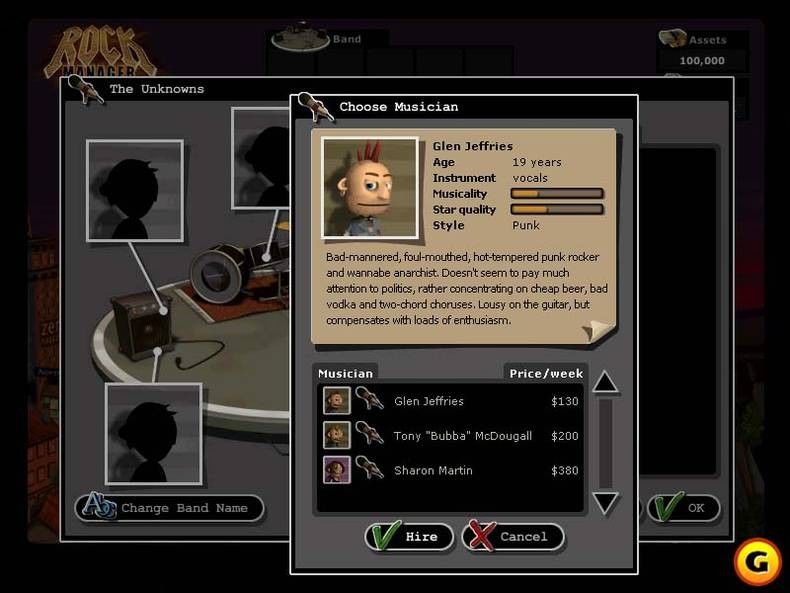Confirm the band with the OK button
The image size is (790, 593).
684,508
